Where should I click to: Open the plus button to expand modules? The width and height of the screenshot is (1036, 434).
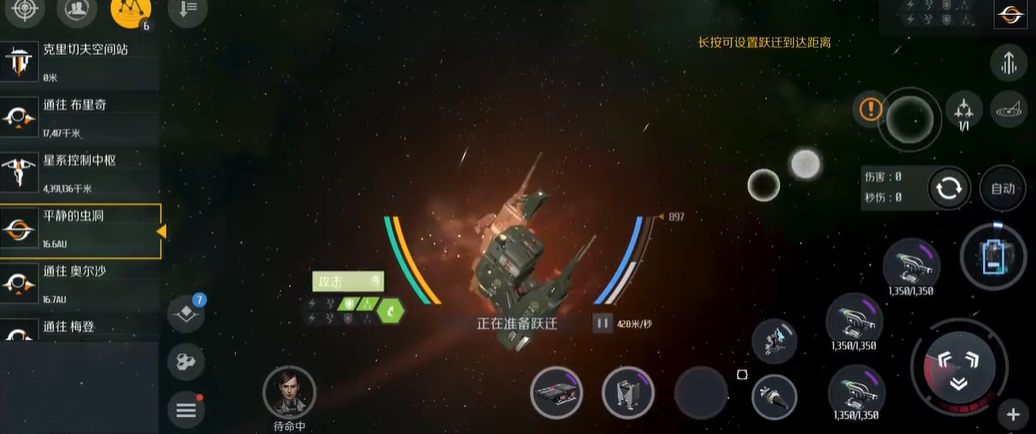1013,415
